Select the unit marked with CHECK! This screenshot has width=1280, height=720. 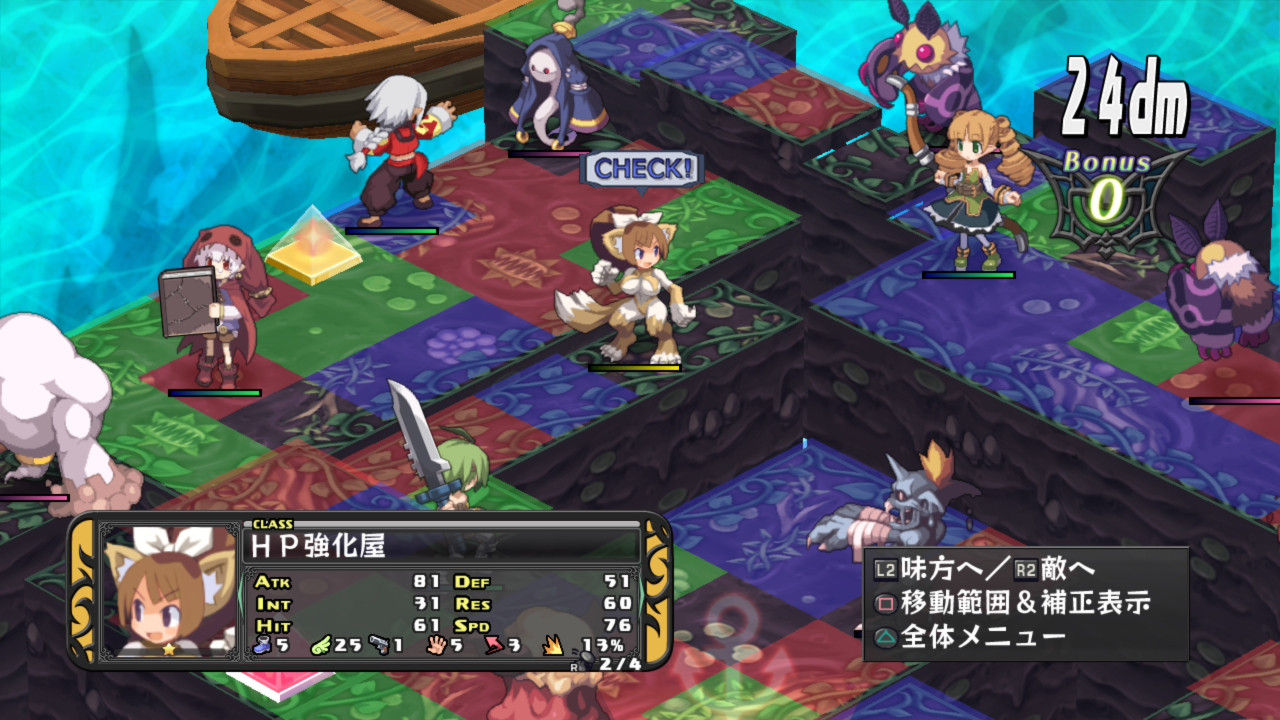pos(627,287)
